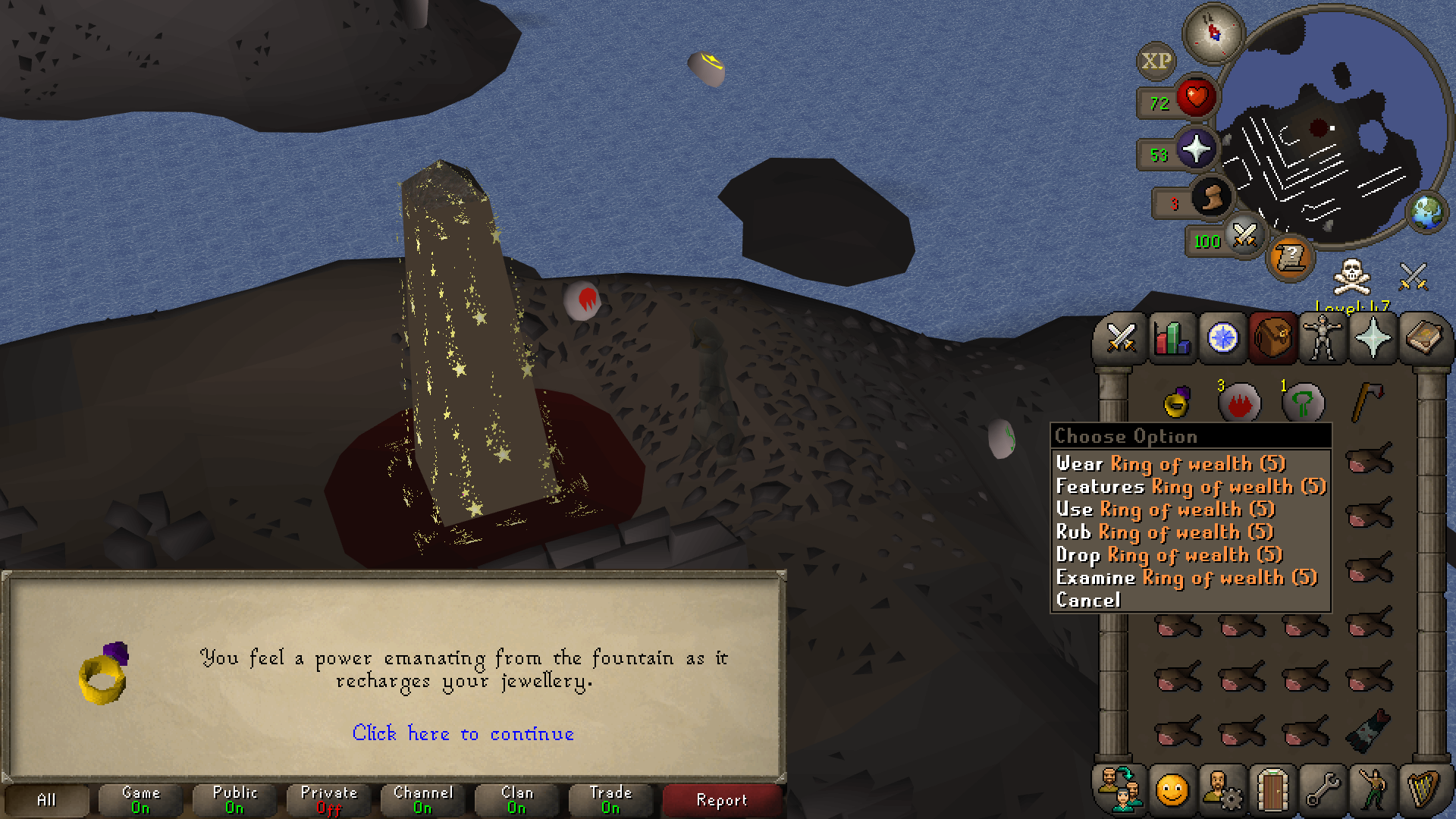The image size is (1456, 819).
Task: Open the XP drops orb
Action: [1156, 61]
